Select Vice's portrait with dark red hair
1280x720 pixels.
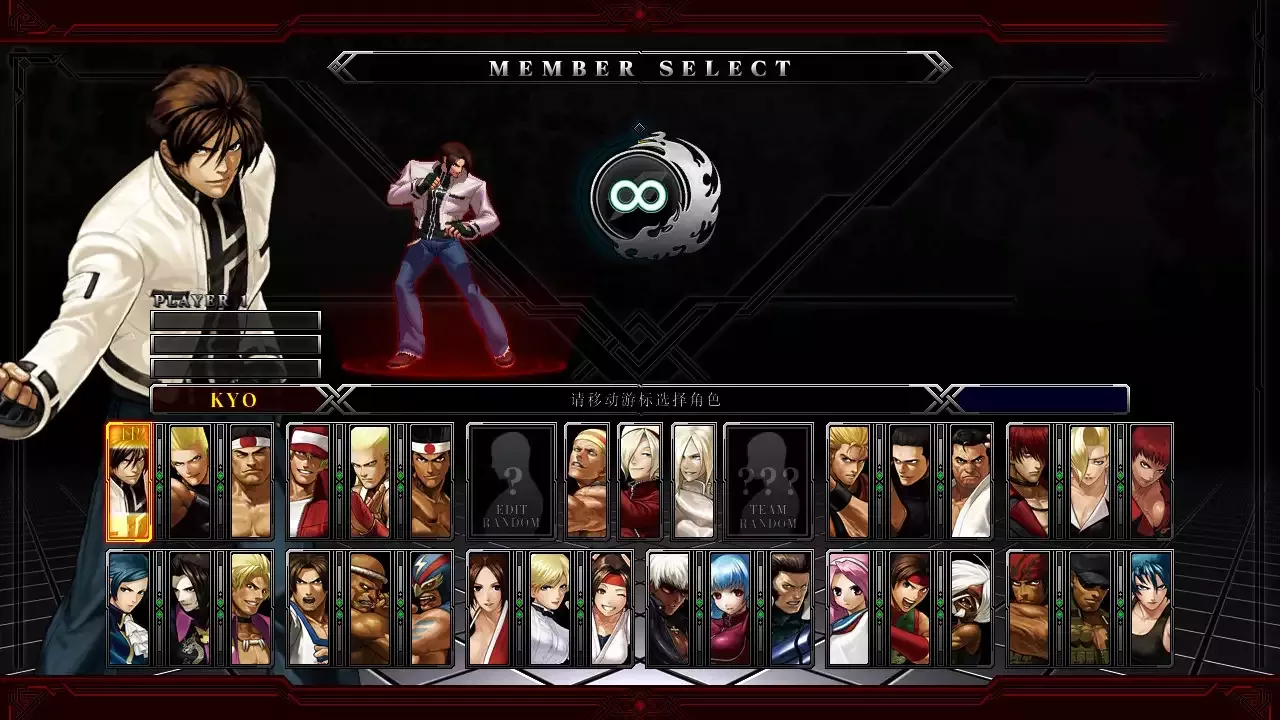1150,481
